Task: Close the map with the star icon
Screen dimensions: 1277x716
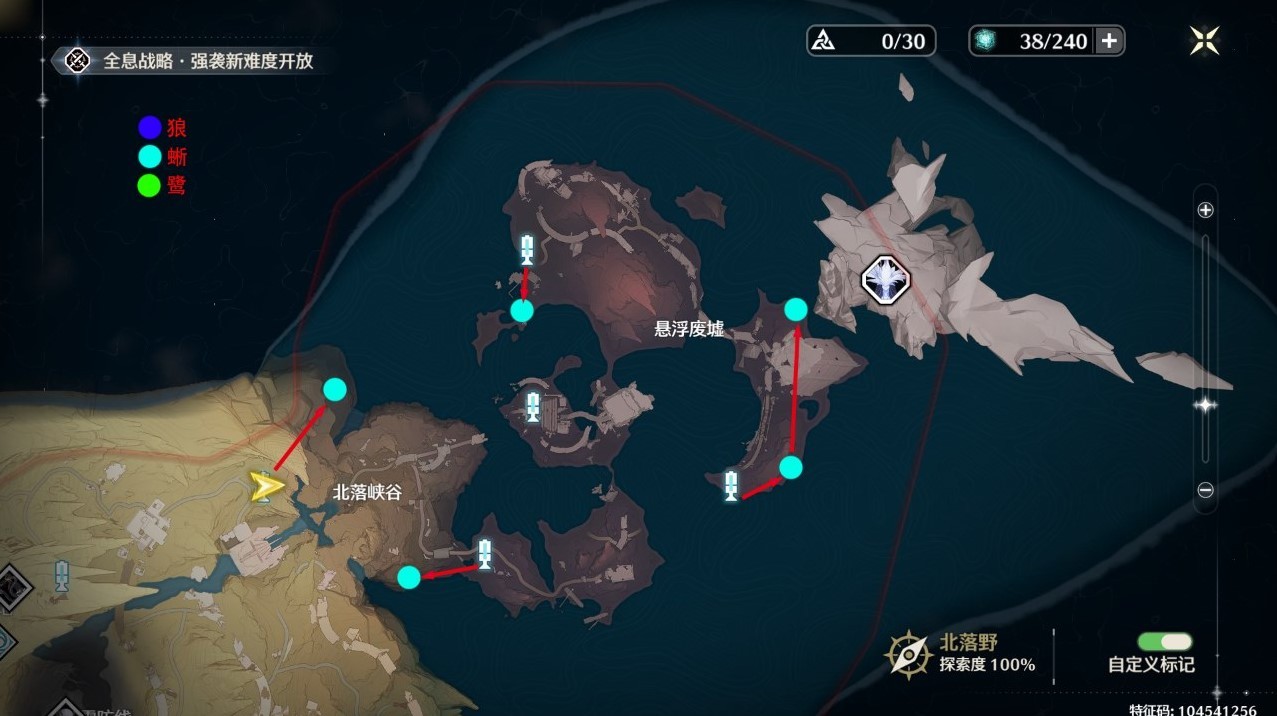Action: pyautogui.click(x=1204, y=40)
